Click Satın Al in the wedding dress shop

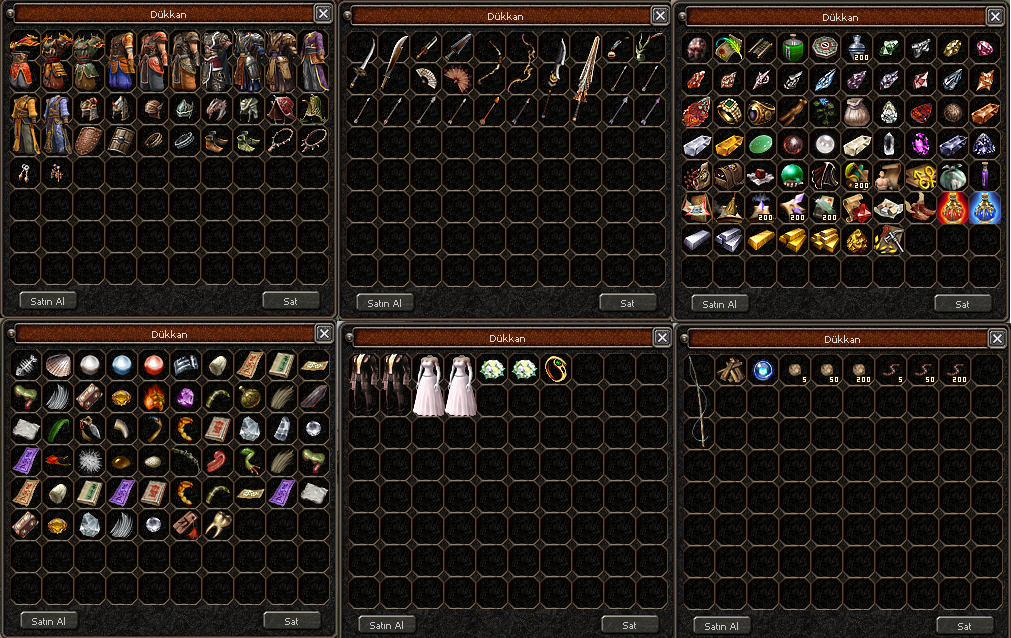click(x=386, y=625)
